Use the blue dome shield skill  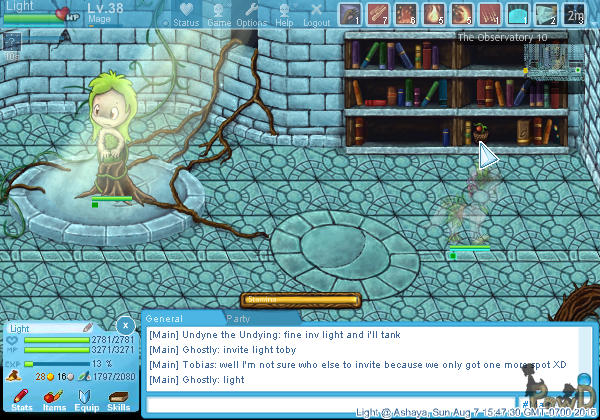[x=517, y=13]
